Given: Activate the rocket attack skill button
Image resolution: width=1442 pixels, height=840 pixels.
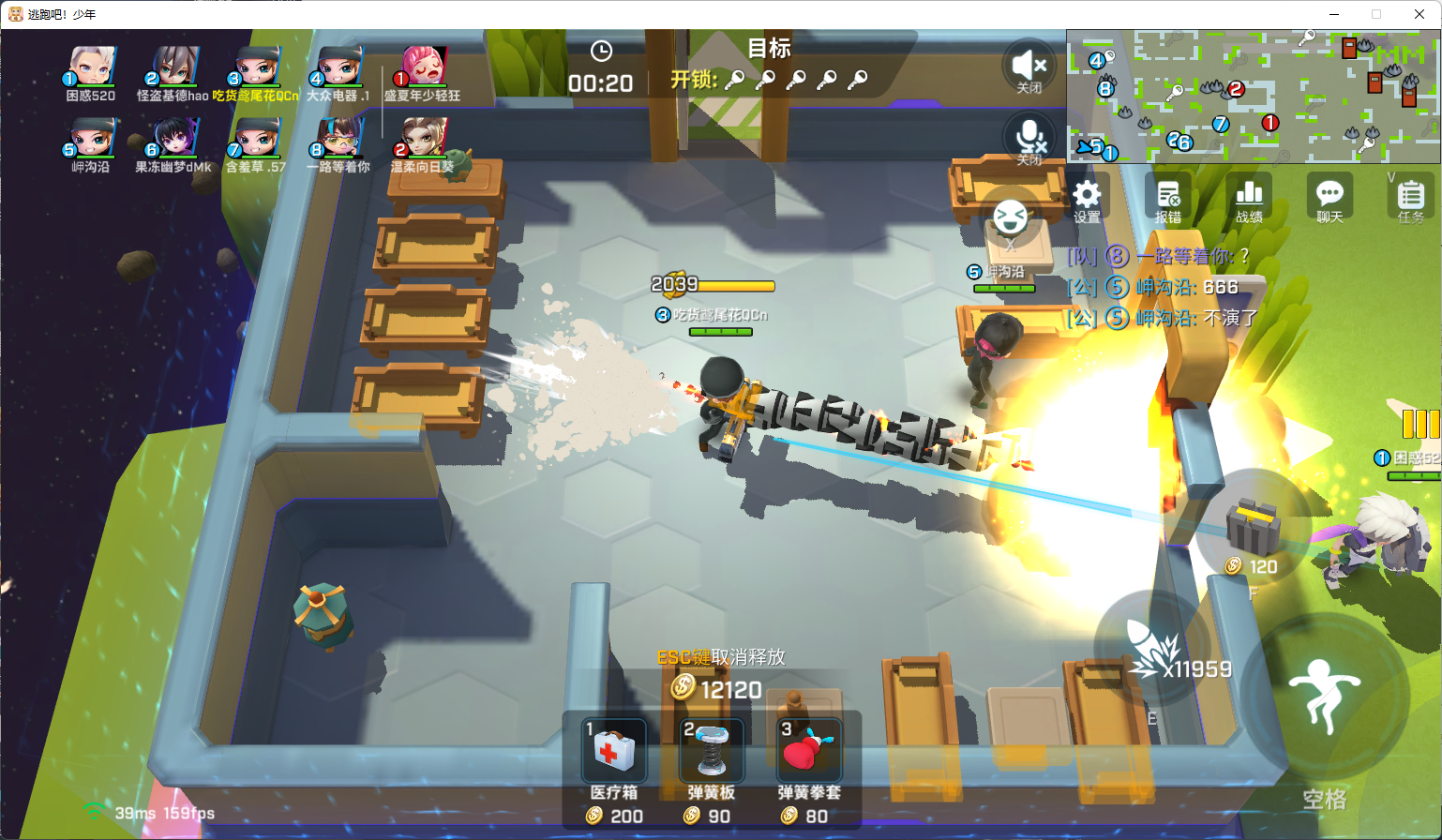Looking at the screenshot, I should 1153,649.
